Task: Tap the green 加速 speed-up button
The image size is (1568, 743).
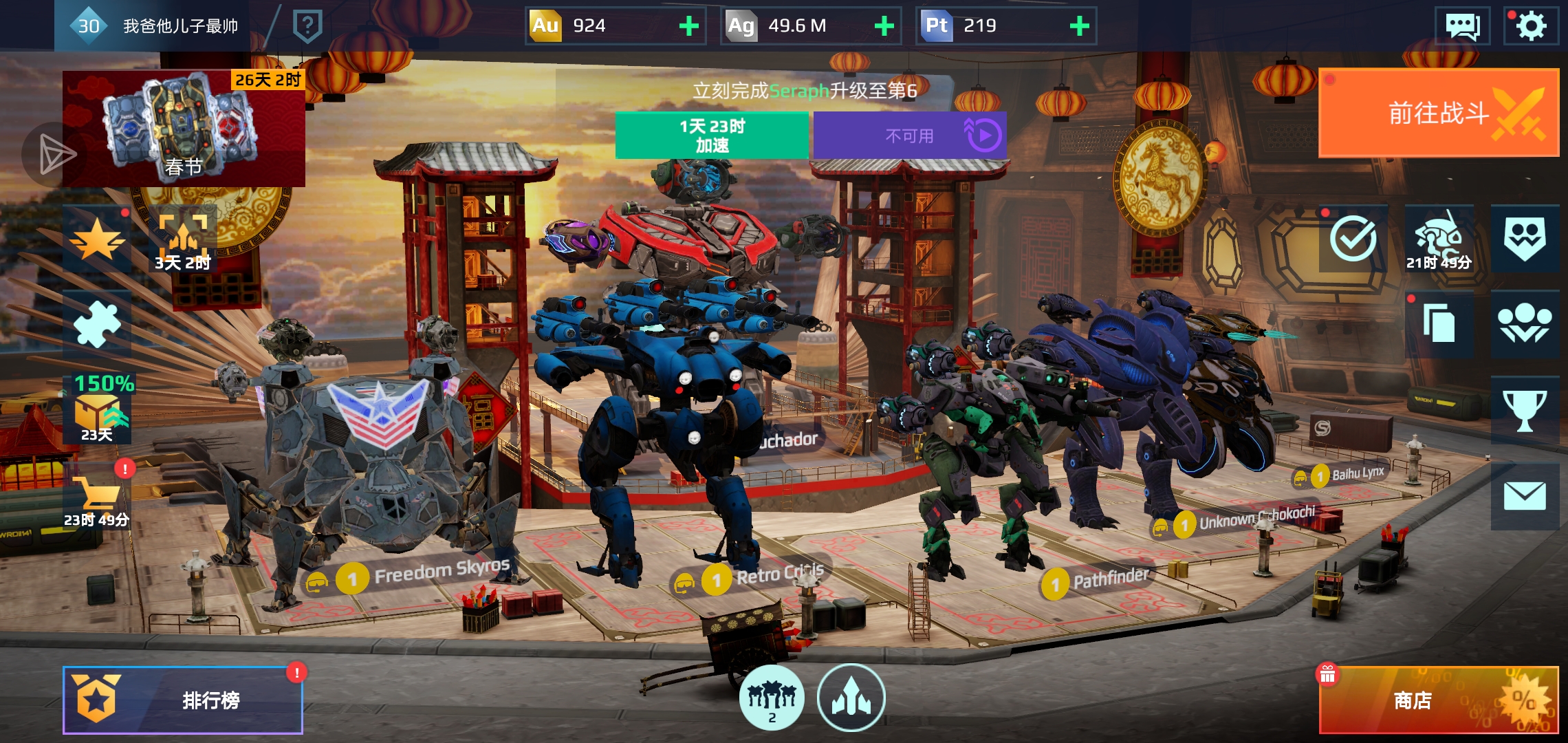Action: (x=712, y=136)
